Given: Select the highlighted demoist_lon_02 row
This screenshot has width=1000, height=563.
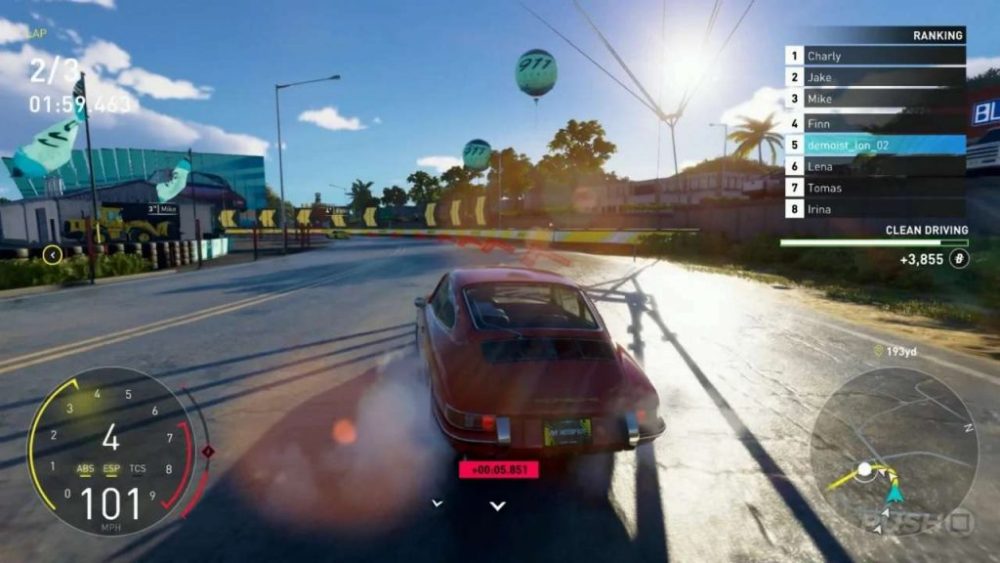Looking at the screenshot, I should point(875,144).
